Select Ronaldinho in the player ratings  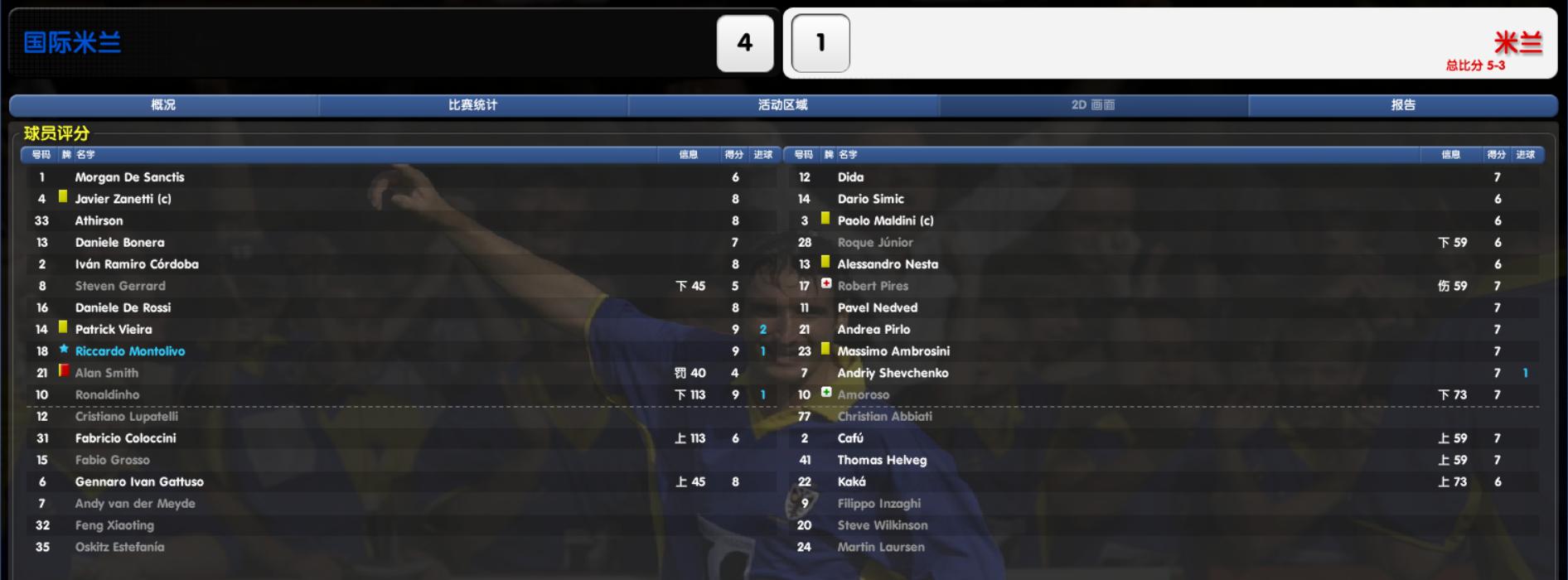point(107,395)
